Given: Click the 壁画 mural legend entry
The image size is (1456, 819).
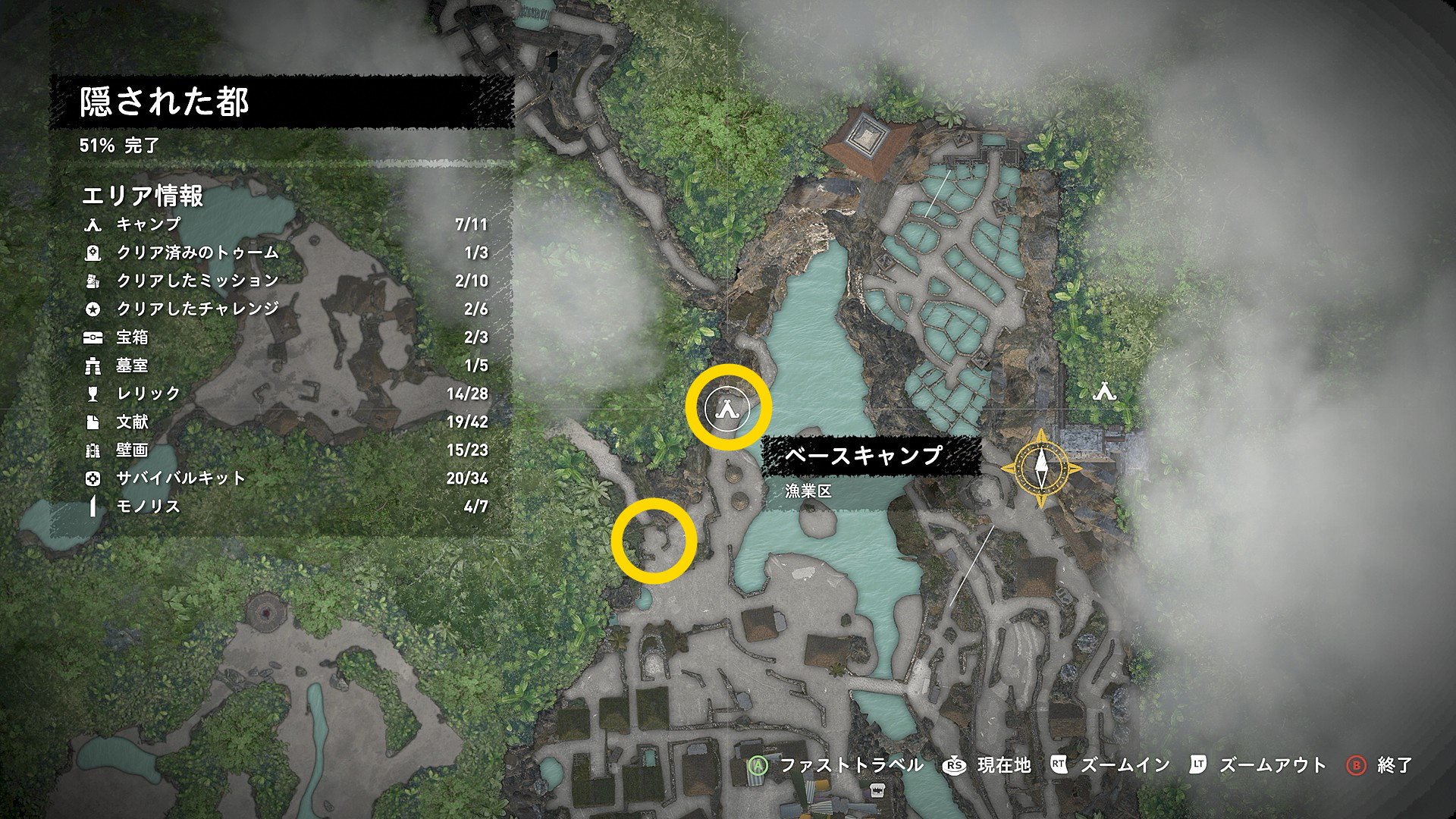Looking at the screenshot, I should (x=132, y=450).
